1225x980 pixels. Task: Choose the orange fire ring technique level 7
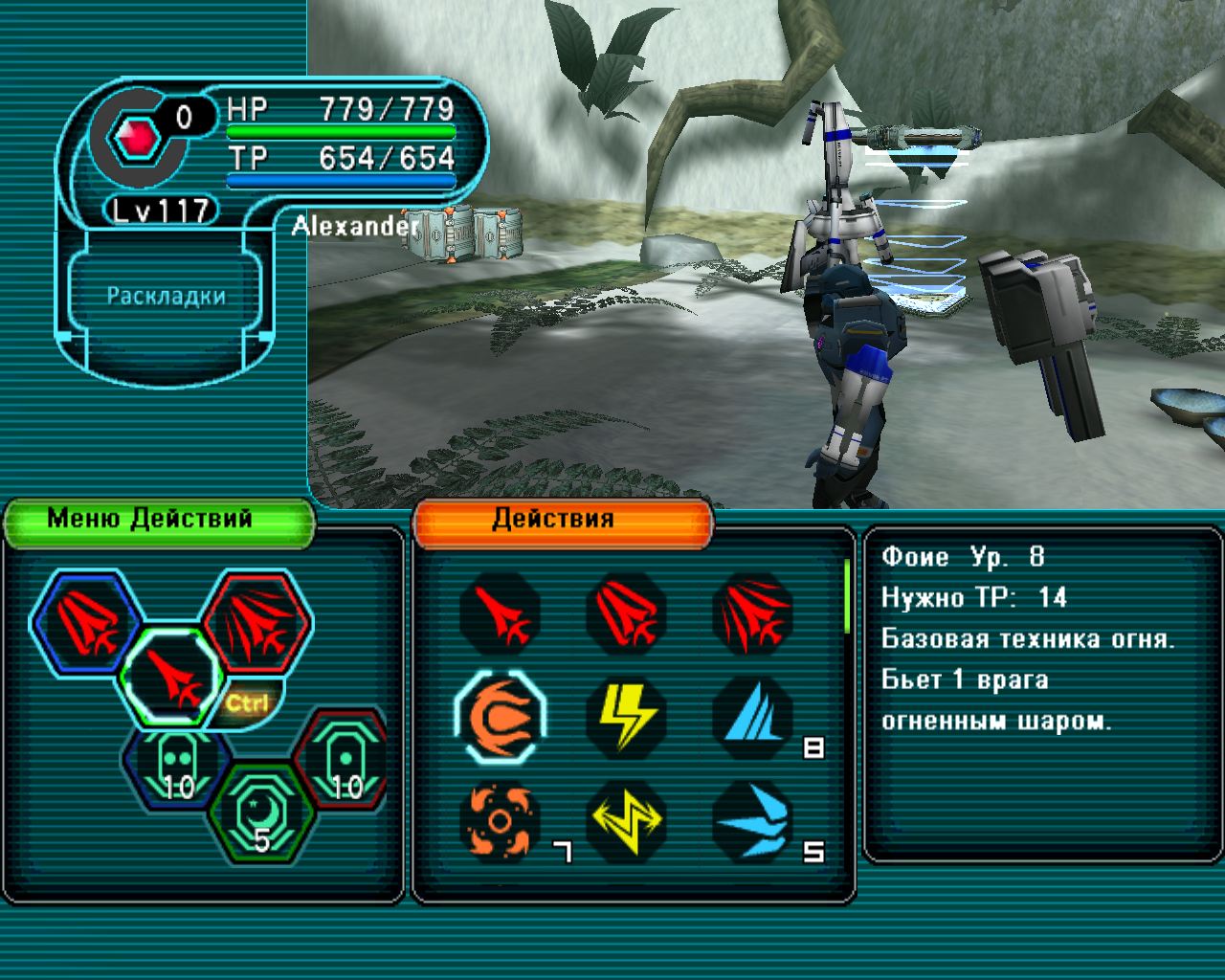click(500, 820)
